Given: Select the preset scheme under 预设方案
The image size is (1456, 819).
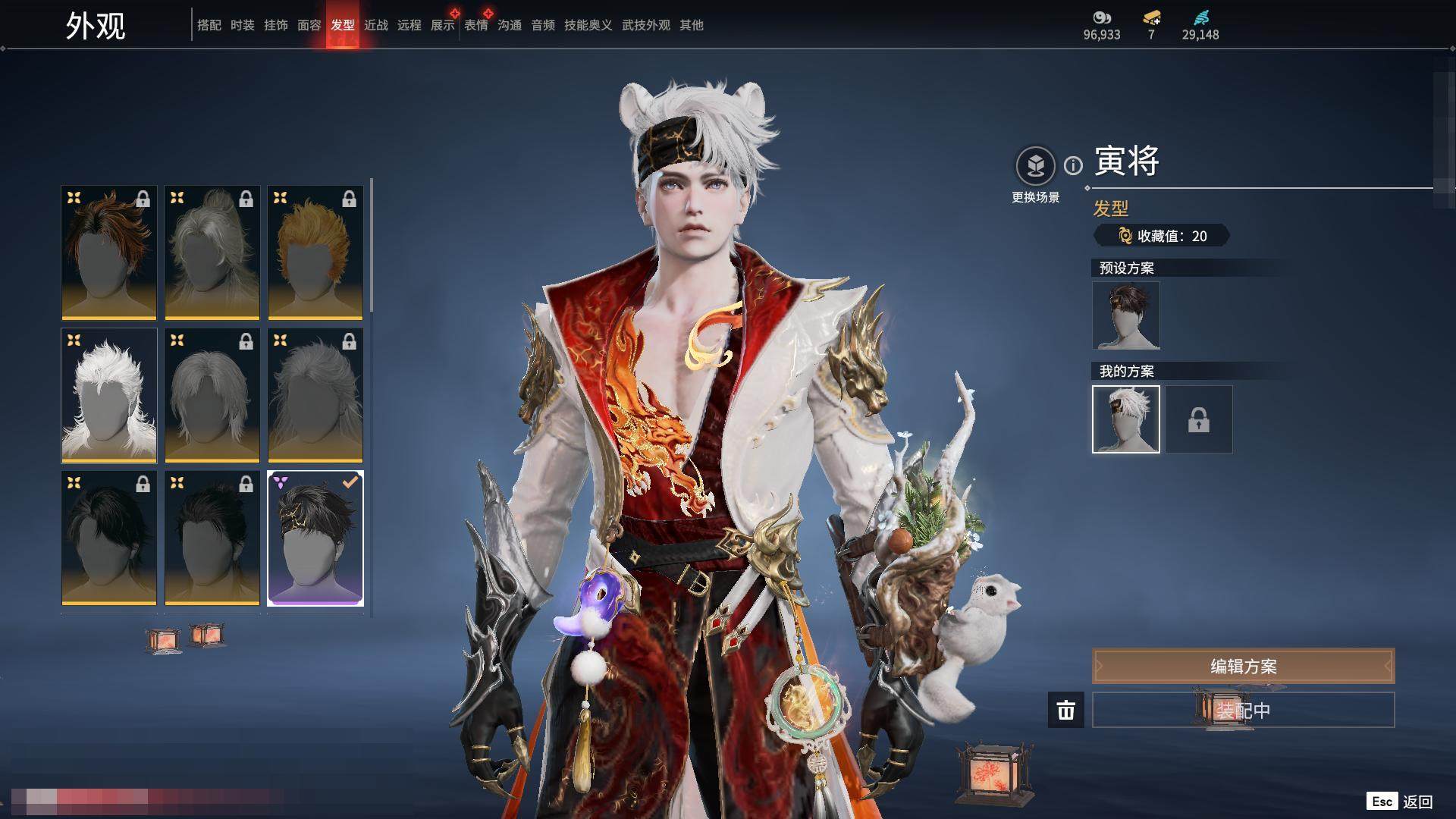Looking at the screenshot, I should (x=1125, y=315).
